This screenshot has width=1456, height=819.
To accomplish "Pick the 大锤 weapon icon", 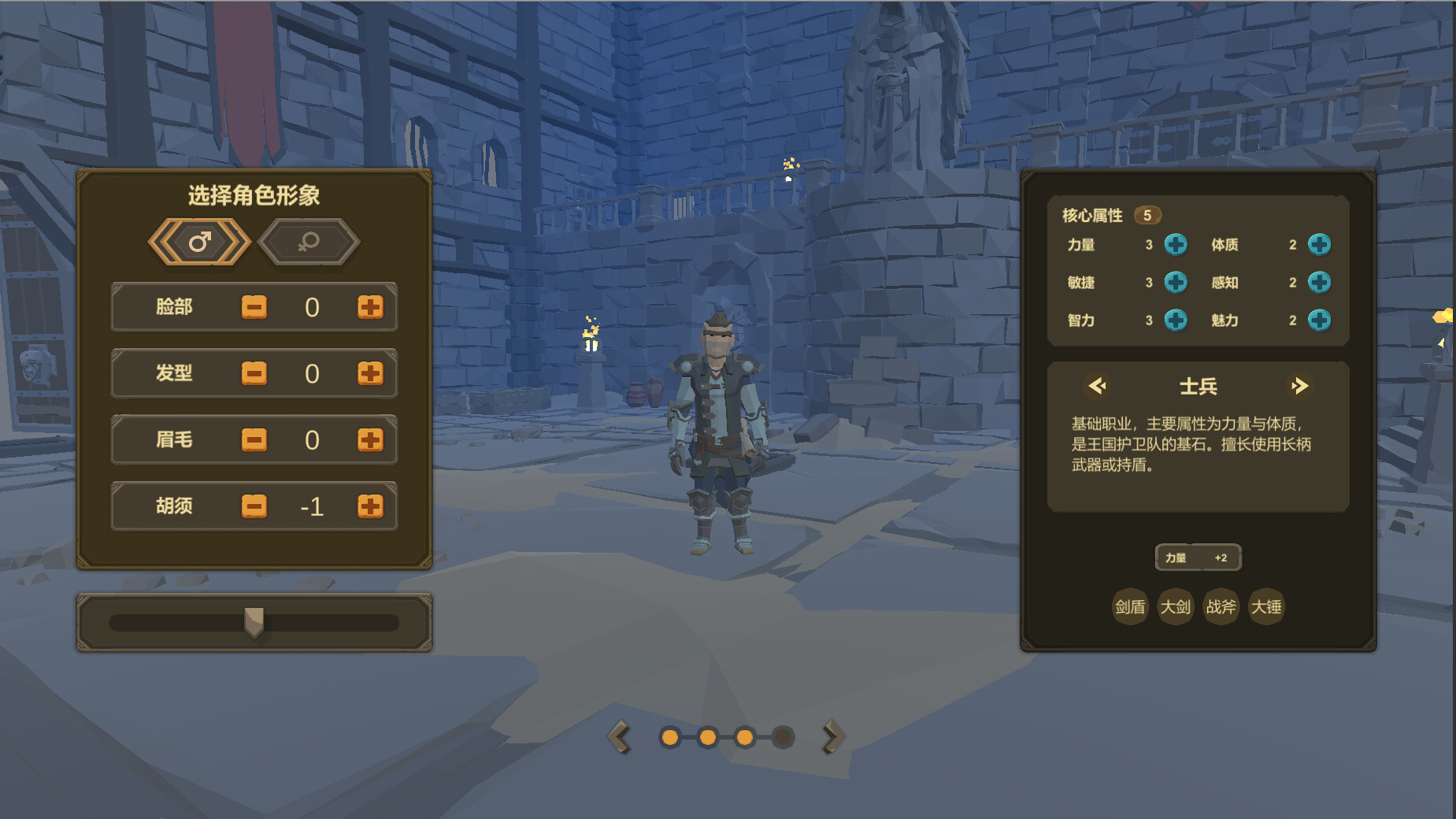I will tap(1267, 606).
